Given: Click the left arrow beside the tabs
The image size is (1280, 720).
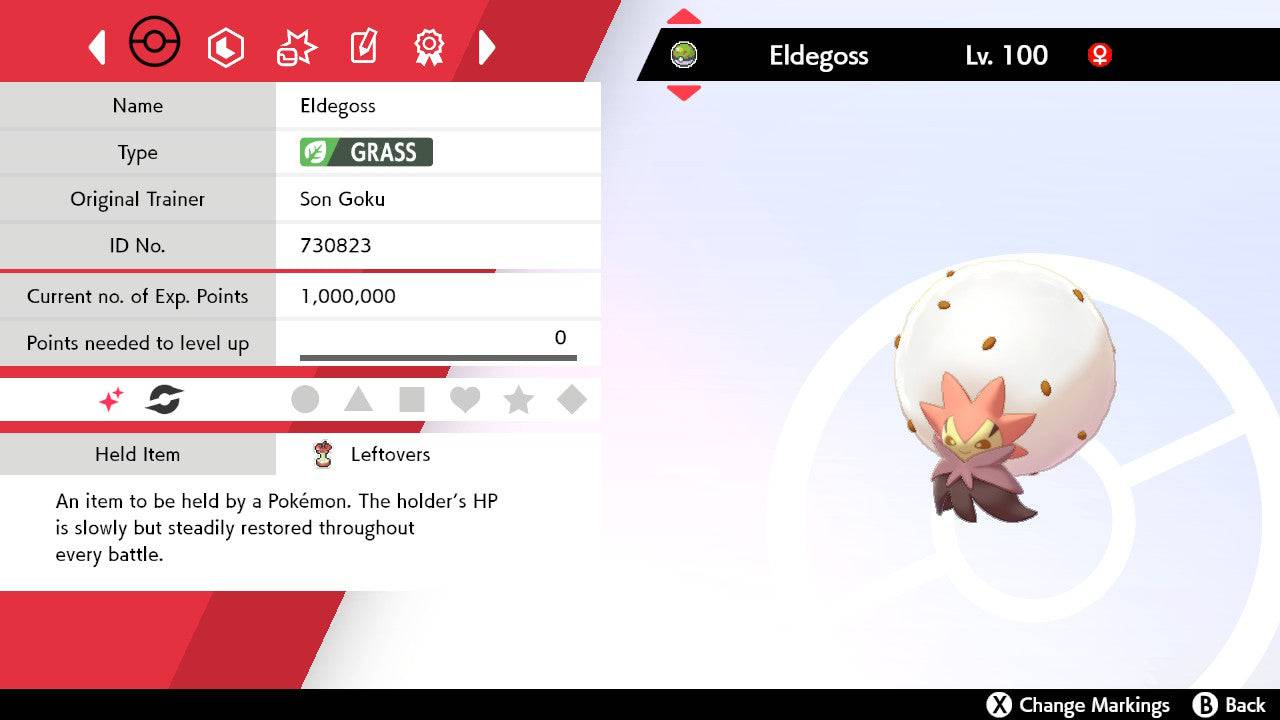Looking at the screenshot, I should click(x=97, y=47).
